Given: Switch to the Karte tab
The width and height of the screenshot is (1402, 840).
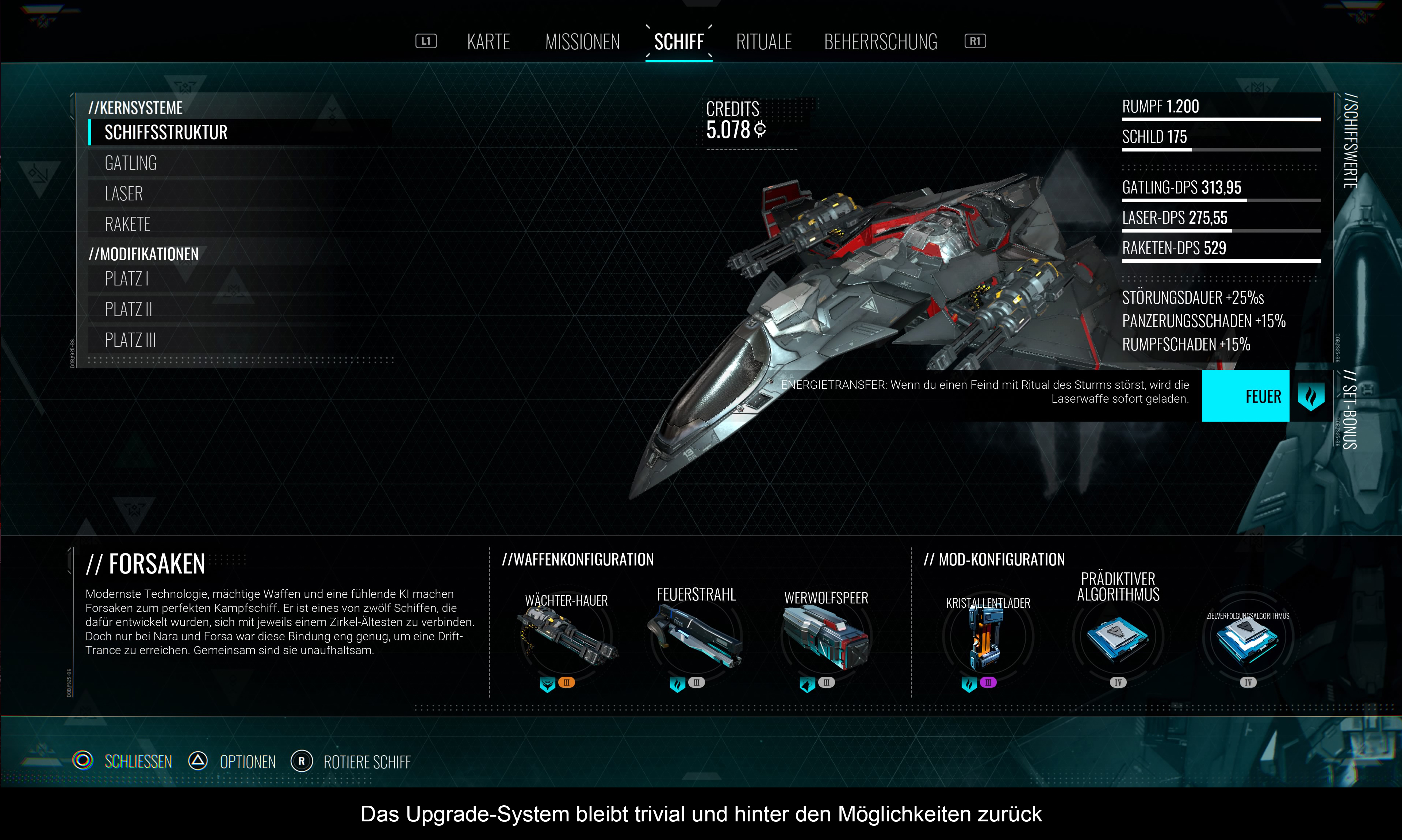Looking at the screenshot, I should point(488,42).
